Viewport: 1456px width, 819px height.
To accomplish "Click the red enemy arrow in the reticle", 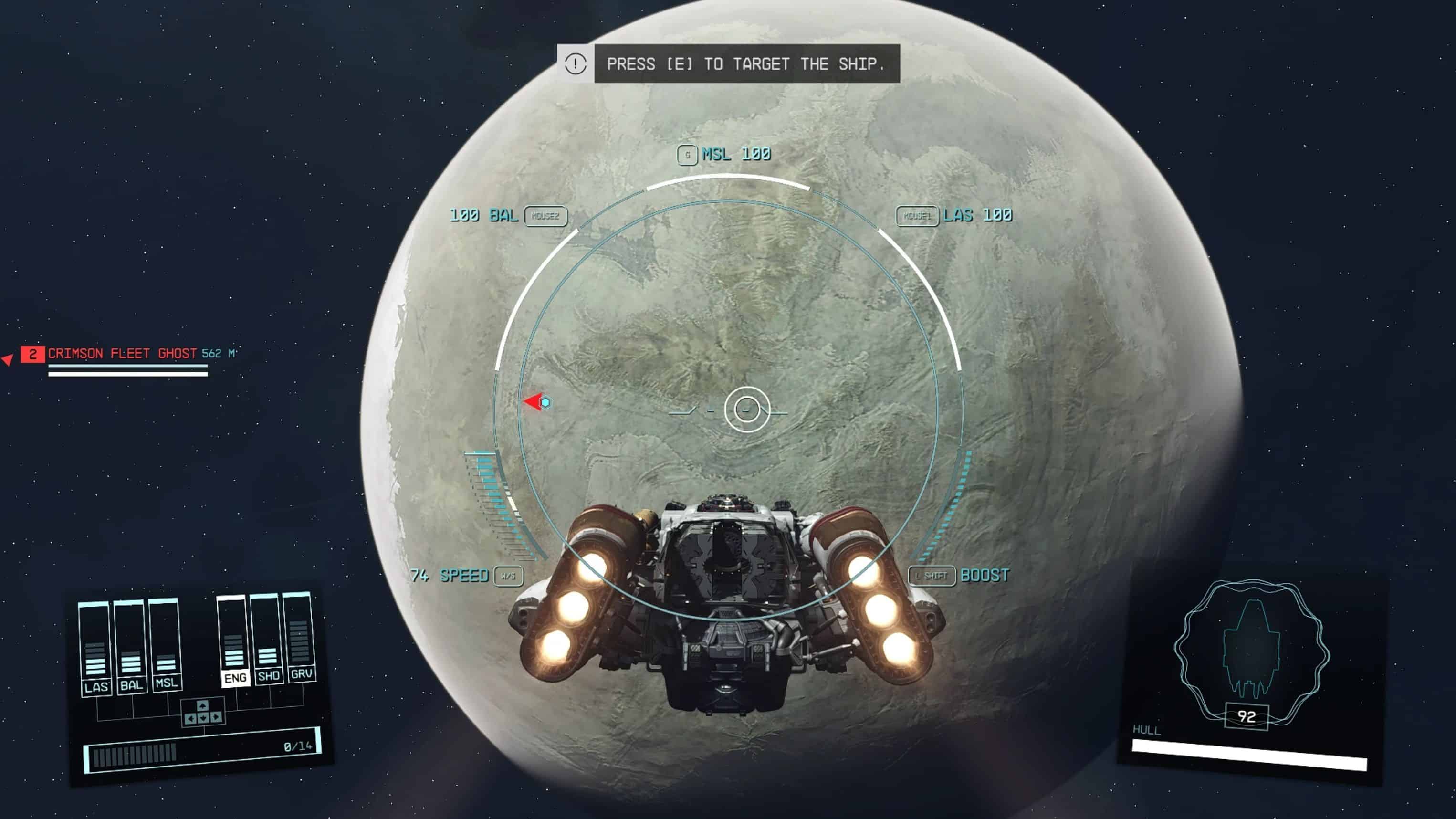I will point(533,402).
